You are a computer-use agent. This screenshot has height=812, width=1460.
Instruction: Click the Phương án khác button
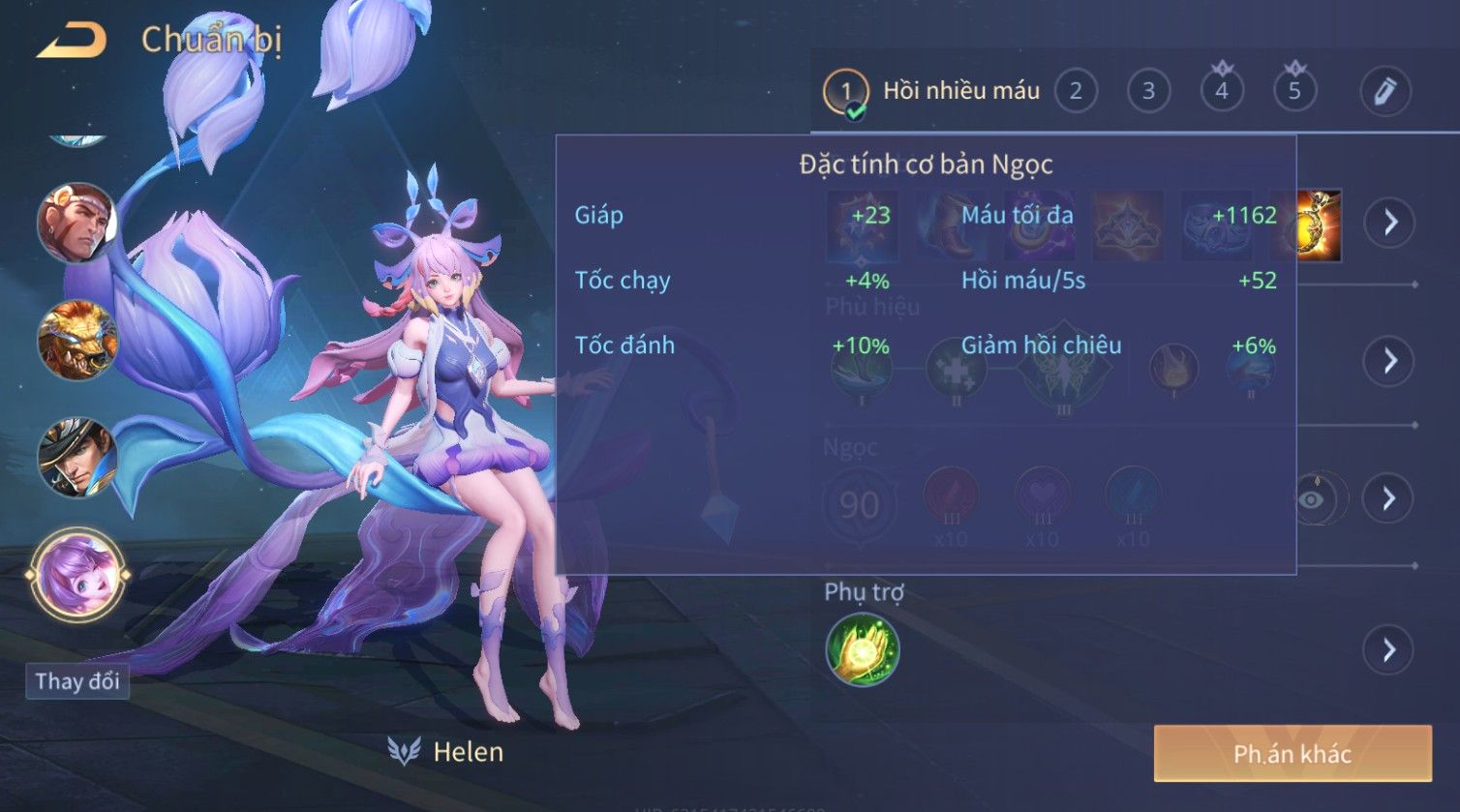(1292, 754)
